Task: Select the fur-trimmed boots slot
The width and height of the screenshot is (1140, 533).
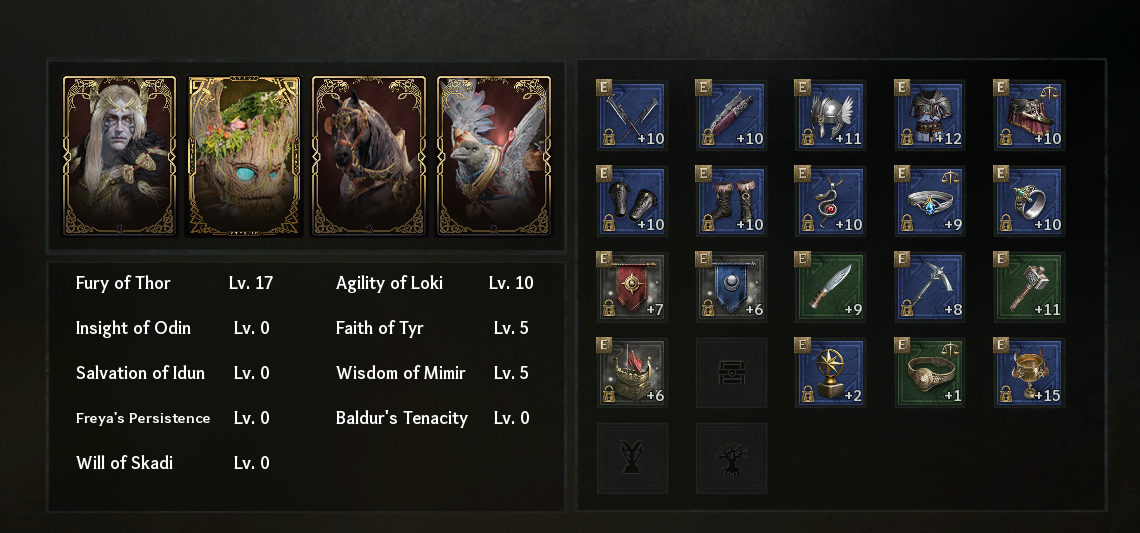Action: pos(731,201)
